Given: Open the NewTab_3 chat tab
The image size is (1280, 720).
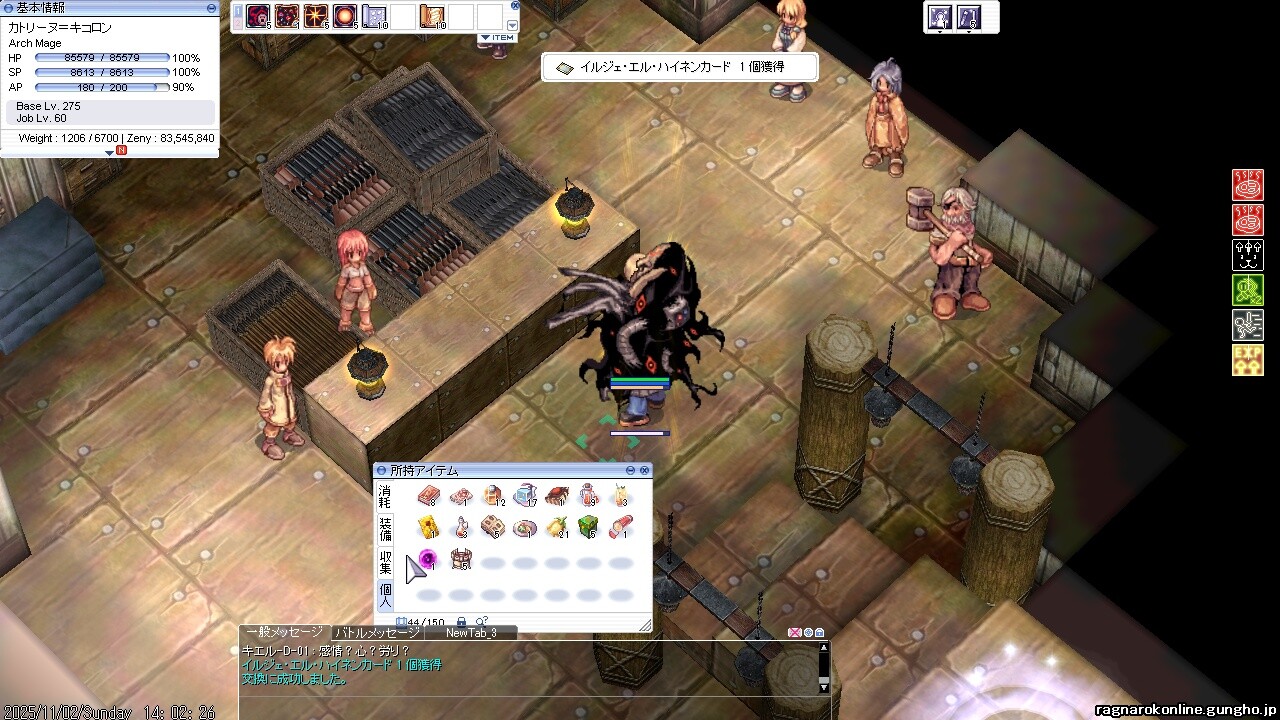Looking at the screenshot, I should (470, 633).
